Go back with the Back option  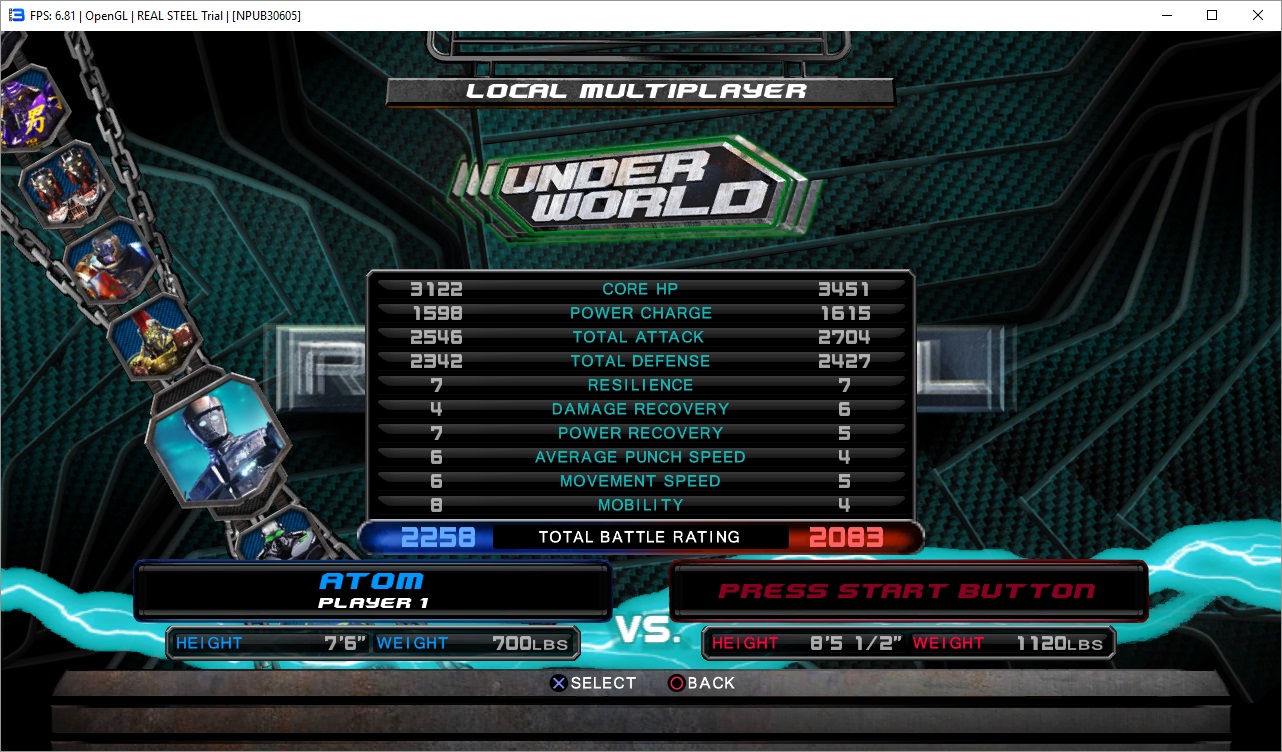point(701,683)
